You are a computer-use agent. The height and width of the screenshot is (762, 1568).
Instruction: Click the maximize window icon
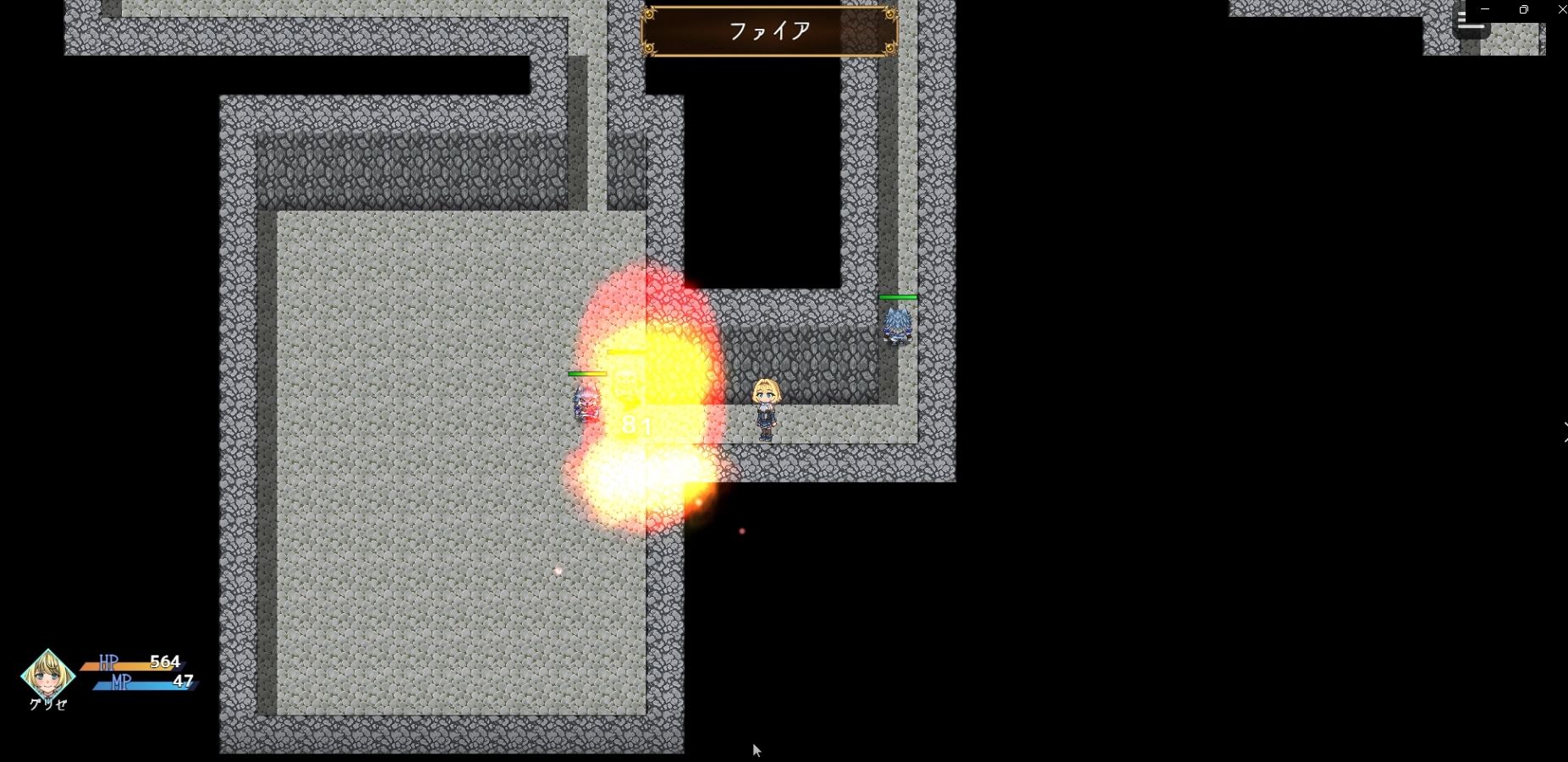1522,9
